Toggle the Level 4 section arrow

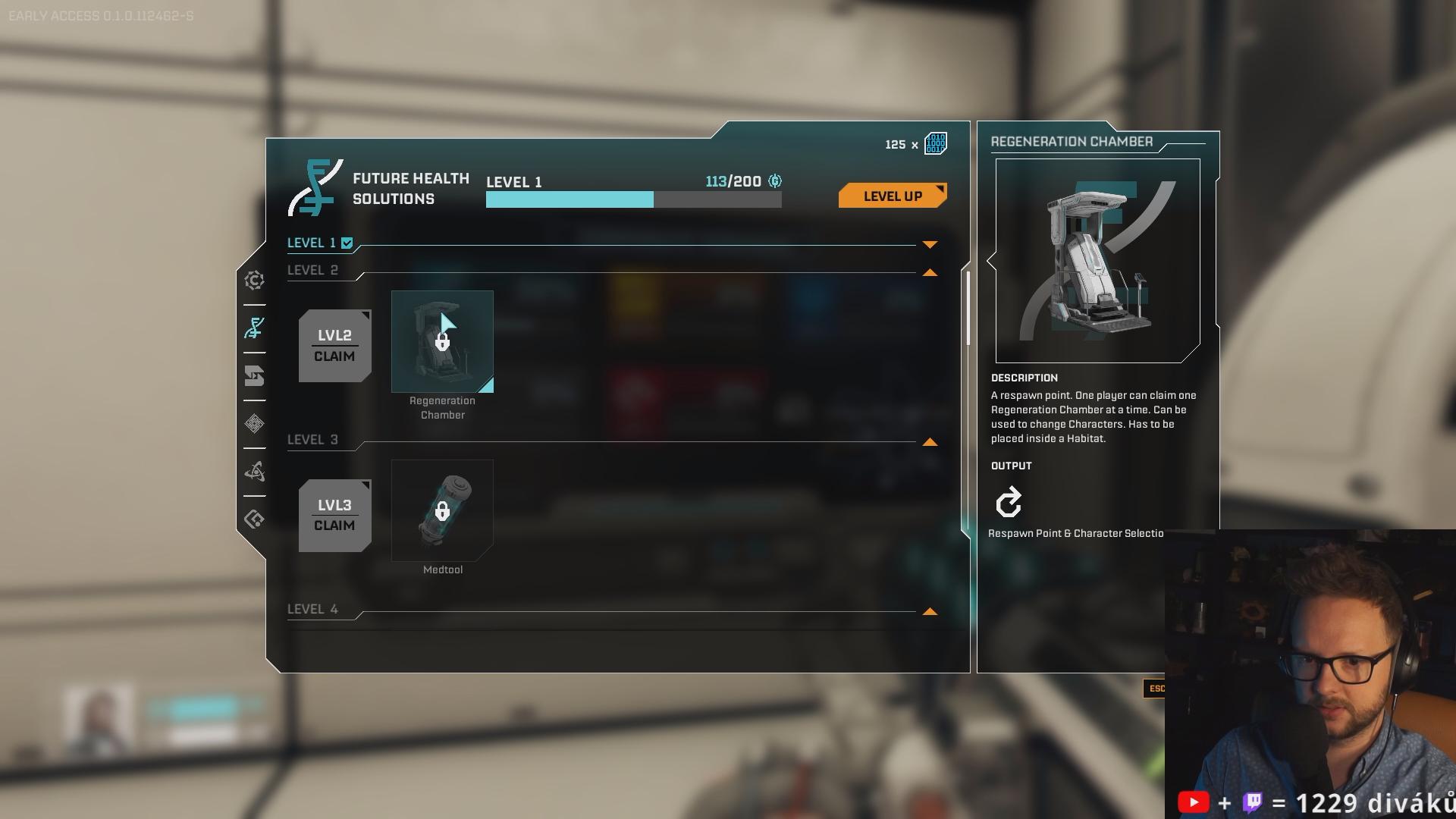tap(930, 611)
